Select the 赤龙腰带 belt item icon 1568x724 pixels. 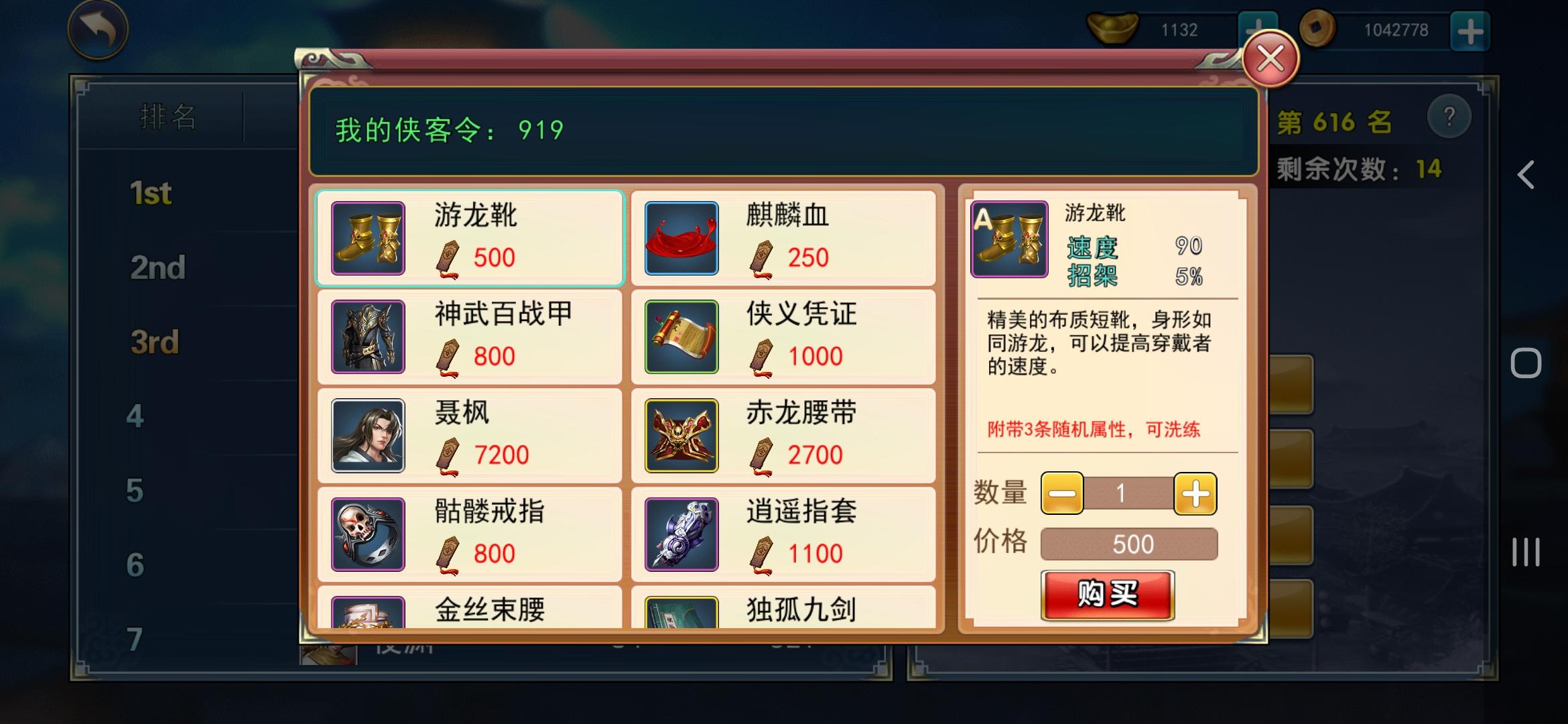(681, 436)
